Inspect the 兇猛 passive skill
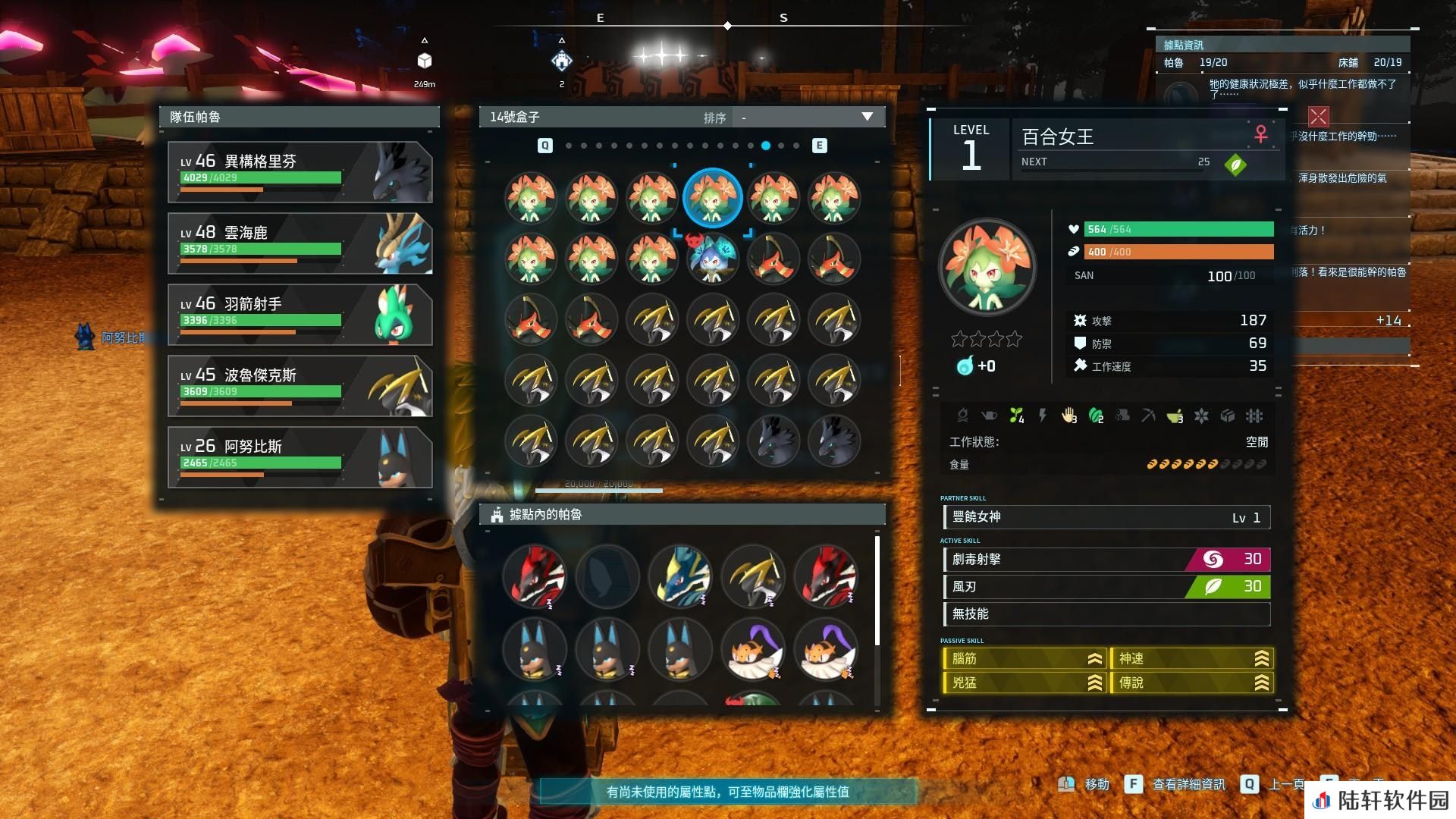This screenshot has height=819, width=1456. pos(1024,683)
